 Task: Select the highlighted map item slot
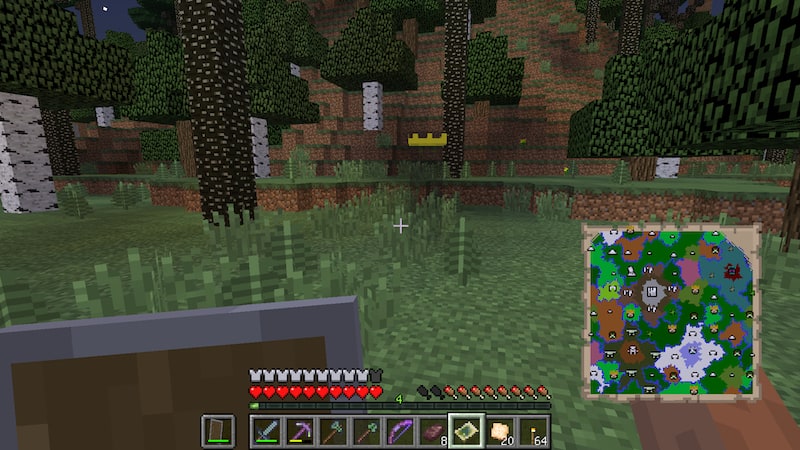click(x=466, y=431)
